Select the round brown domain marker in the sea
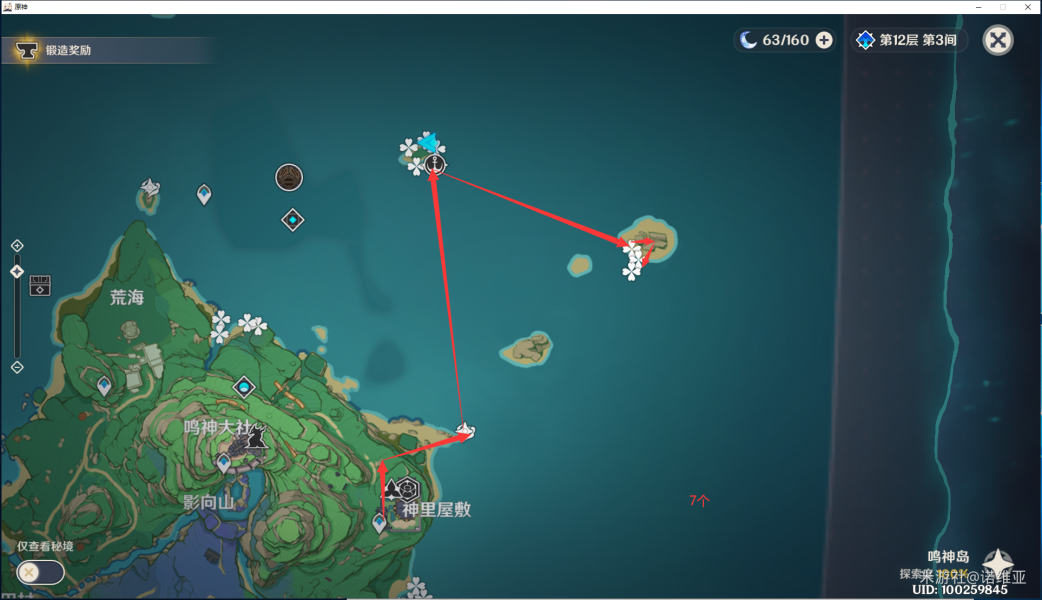The width and height of the screenshot is (1042, 600). pyautogui.click(x=289, y=178)
